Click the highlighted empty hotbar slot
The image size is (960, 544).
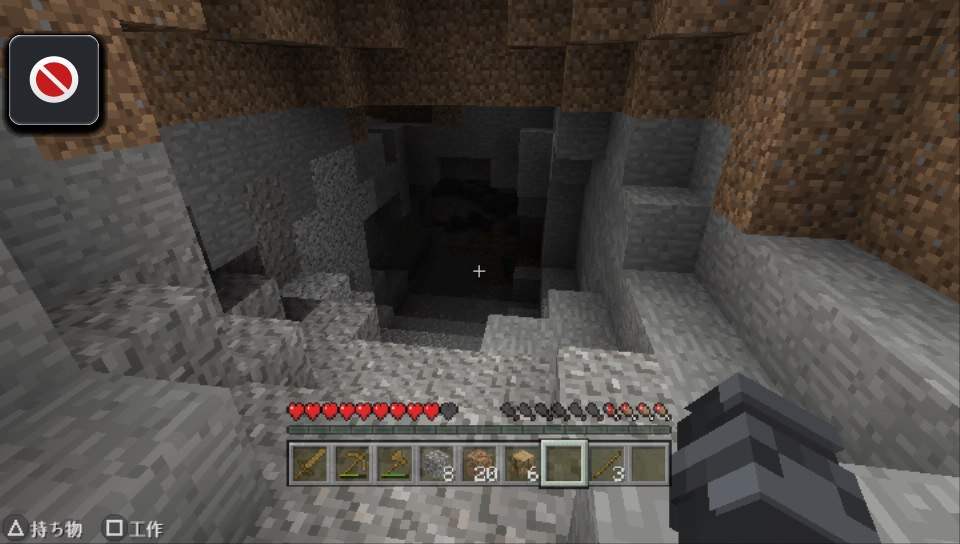(564, 463)
